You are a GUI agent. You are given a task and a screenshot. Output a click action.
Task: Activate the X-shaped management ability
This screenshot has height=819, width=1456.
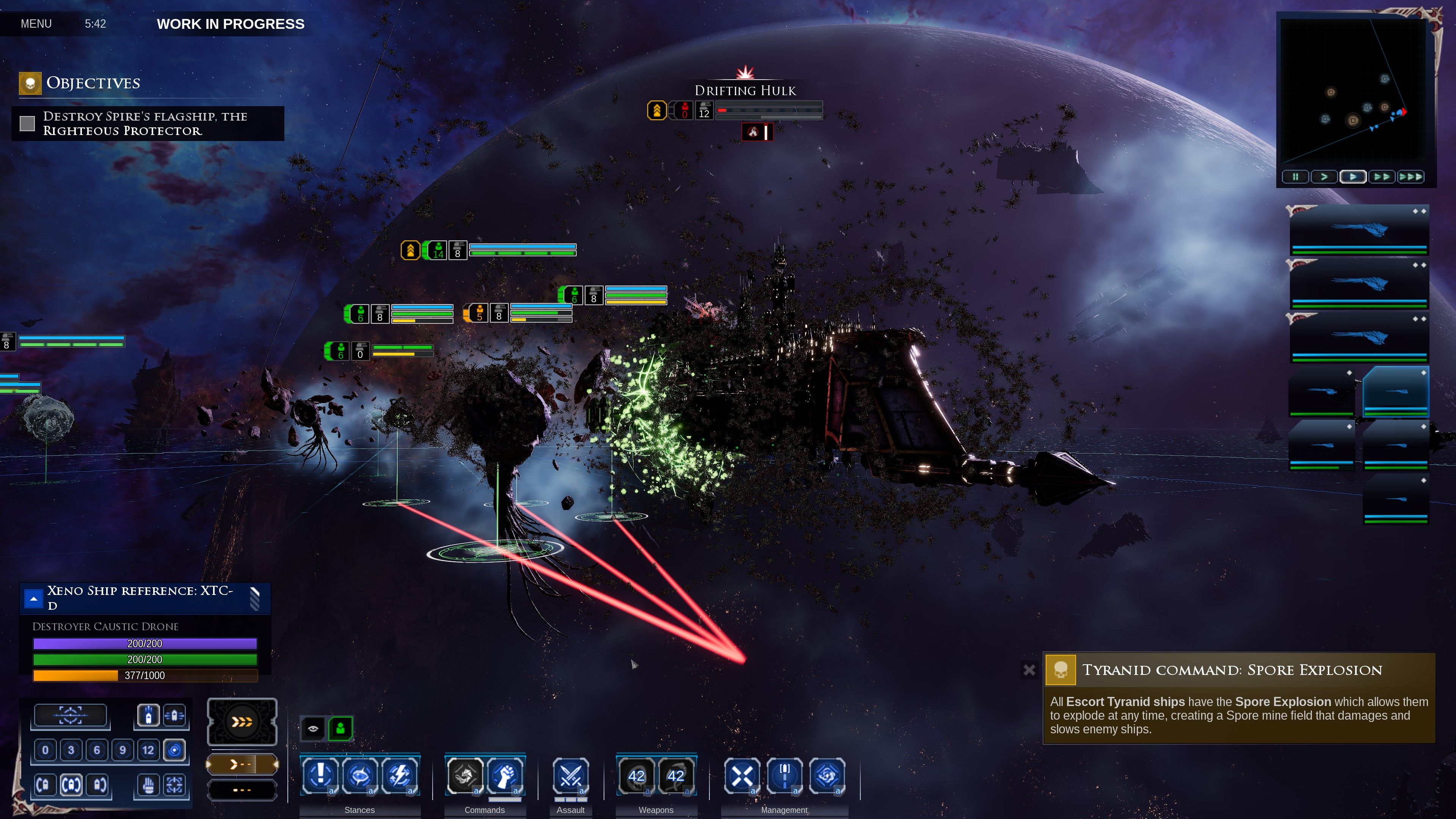[742, 775]
